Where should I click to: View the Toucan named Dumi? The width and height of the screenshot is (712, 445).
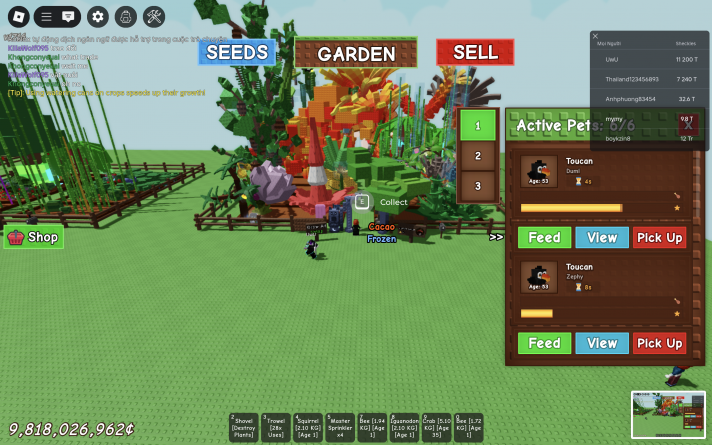tap(602, 237)
